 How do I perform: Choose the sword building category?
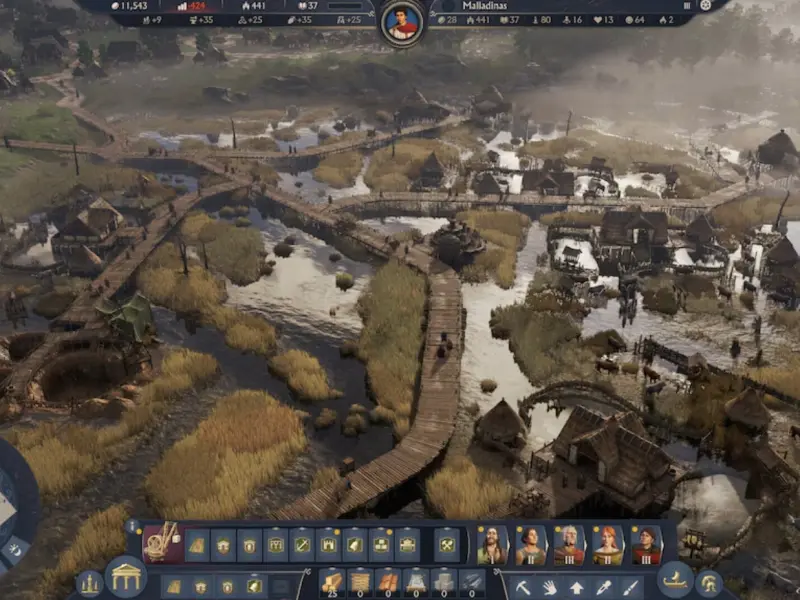point(301,544)
